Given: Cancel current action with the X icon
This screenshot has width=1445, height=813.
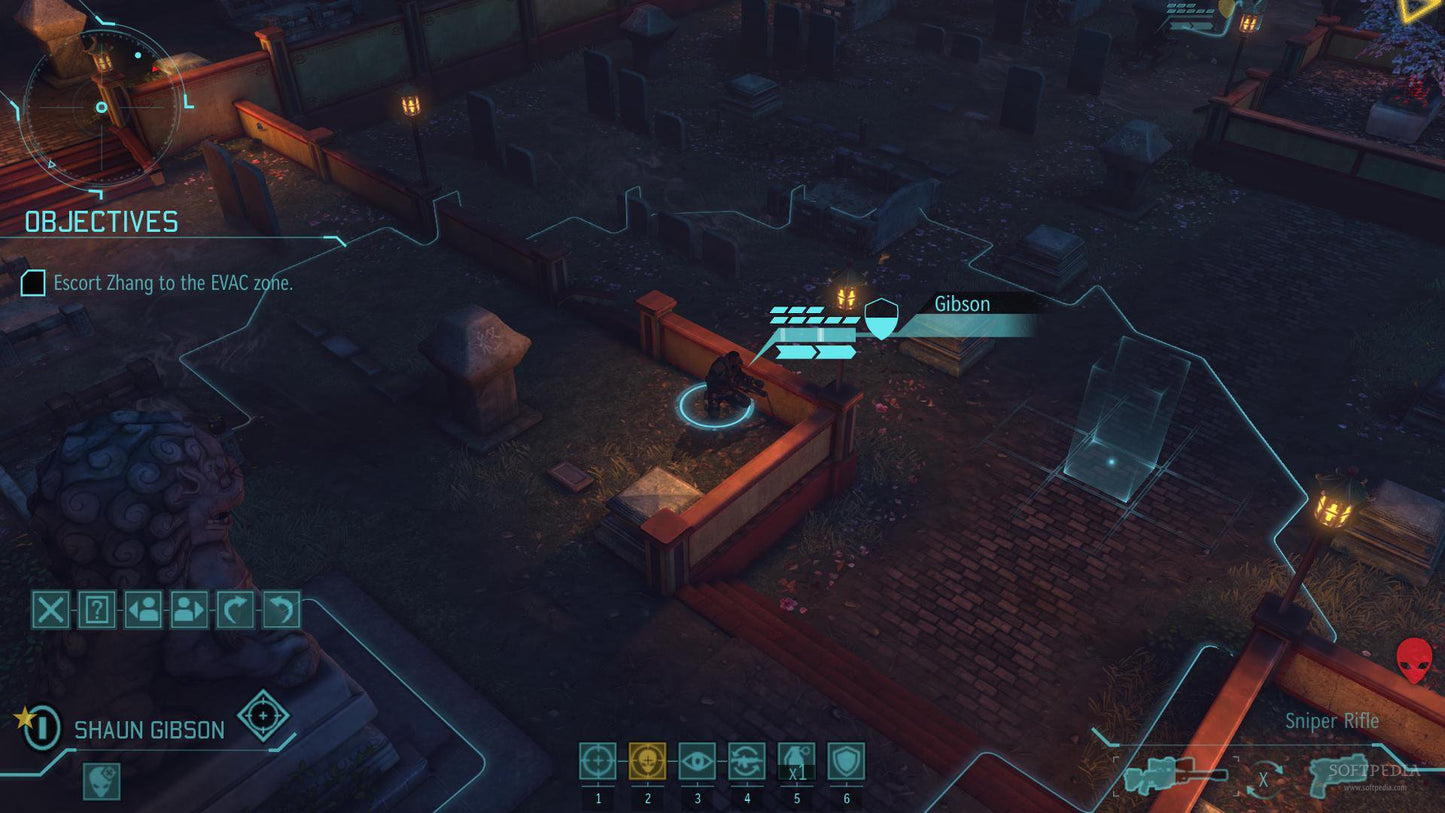Looking at the screenshot, I should pyautogui.click(x=49, y=610).
